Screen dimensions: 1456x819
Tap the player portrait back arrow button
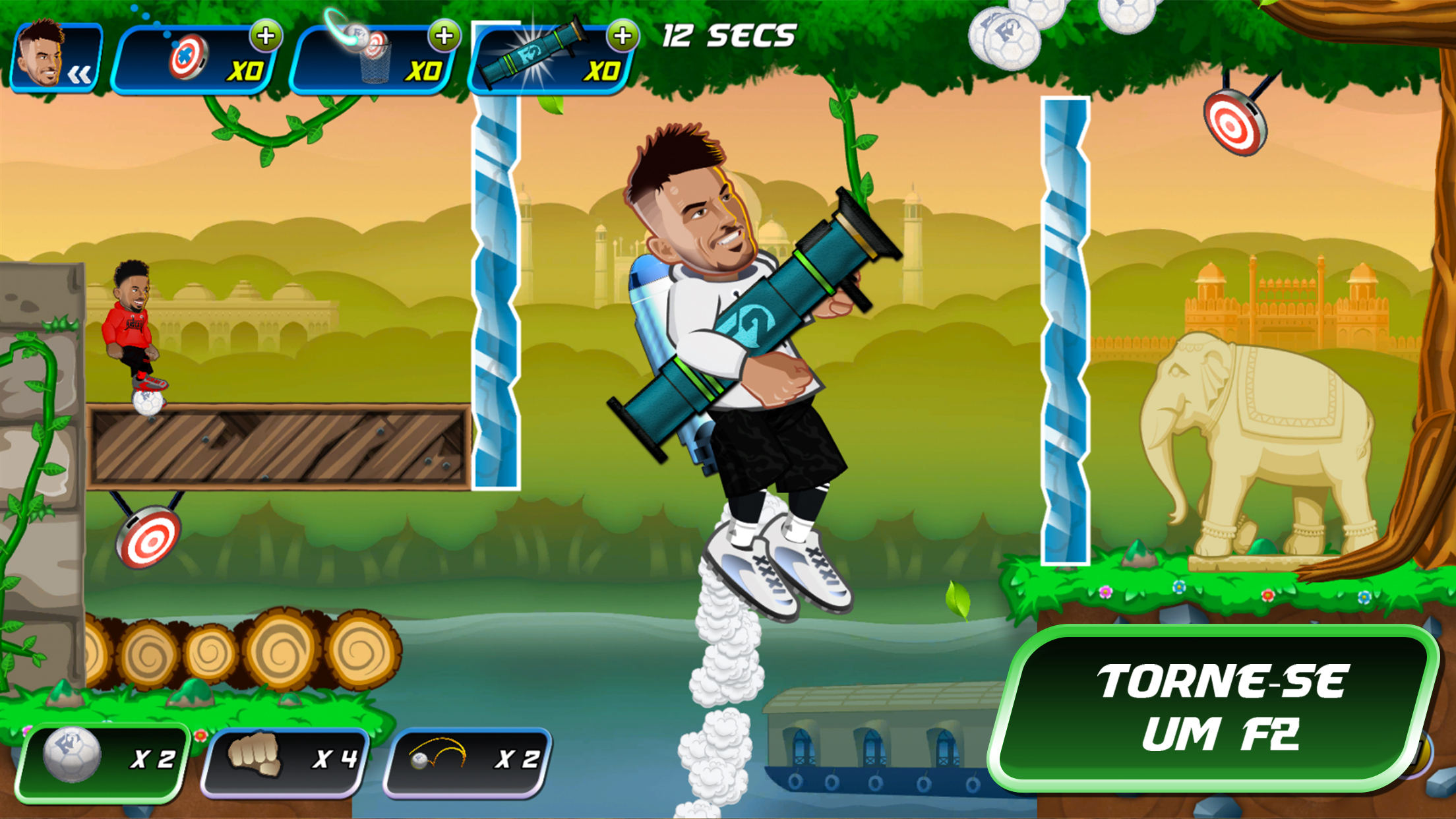coord(56,58)
